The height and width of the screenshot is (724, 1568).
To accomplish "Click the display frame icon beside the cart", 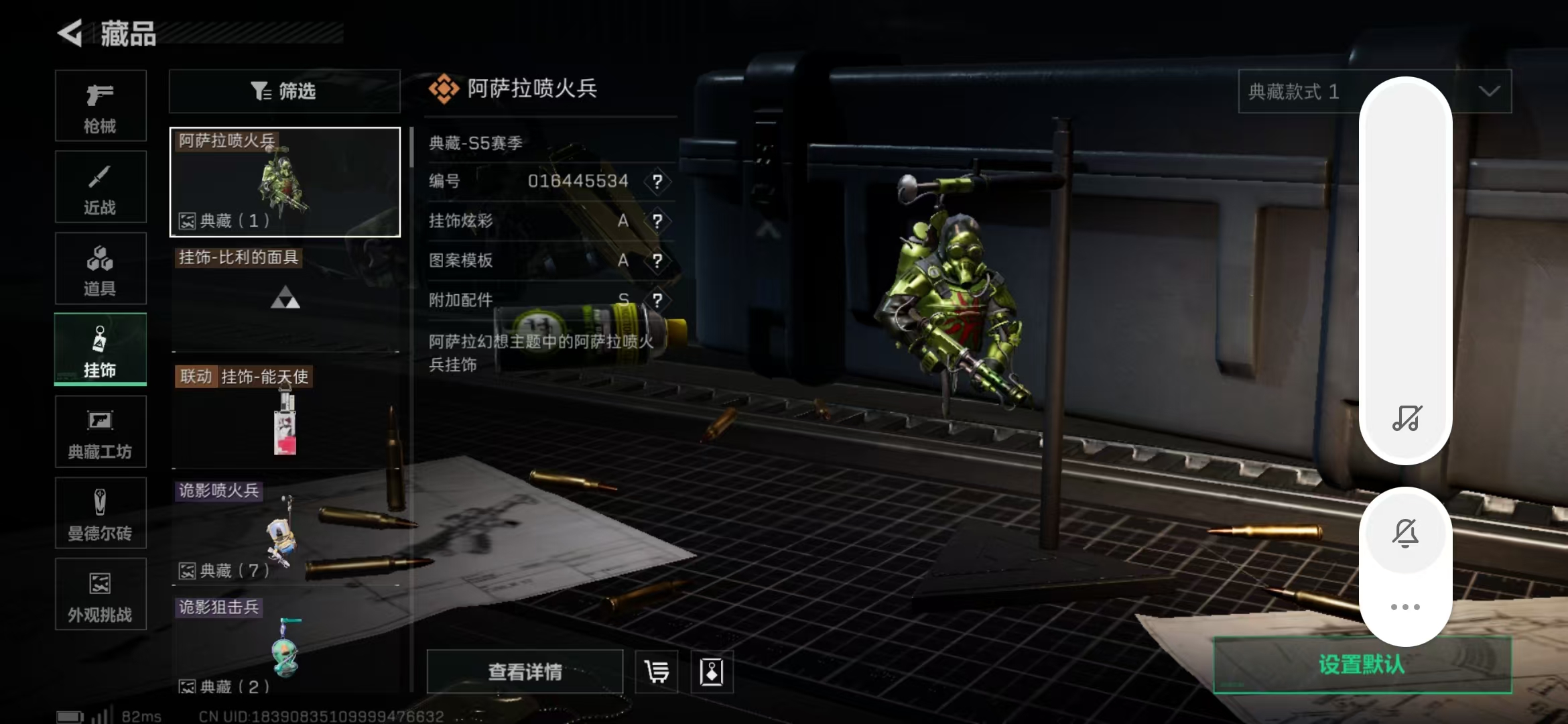I will pyautogui.click(x=712, y=671).
